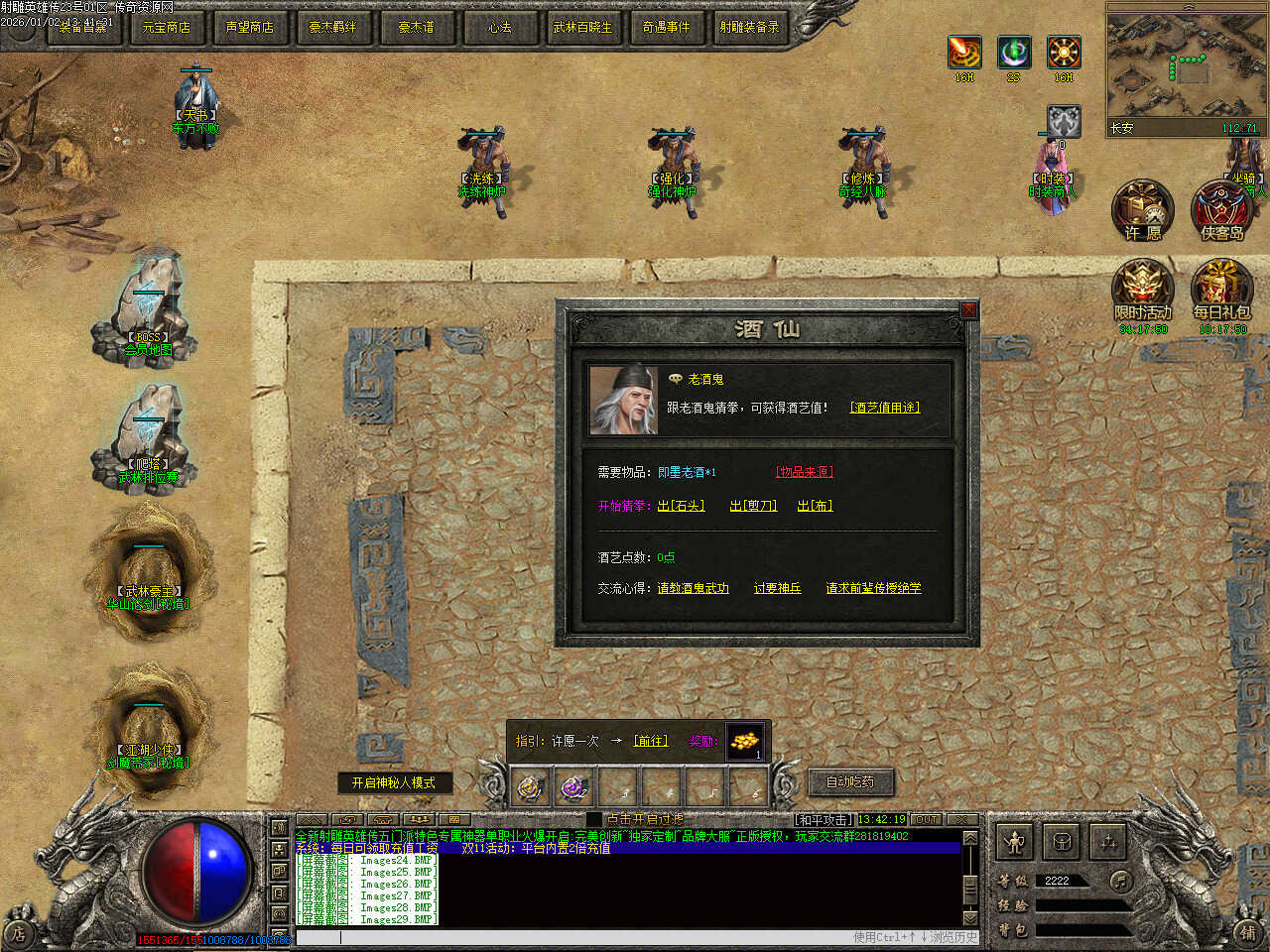Choose 出[布] to play paper
Image resolution: width=1270 pixels, height=952 pixels.
(x=815, y=506)
